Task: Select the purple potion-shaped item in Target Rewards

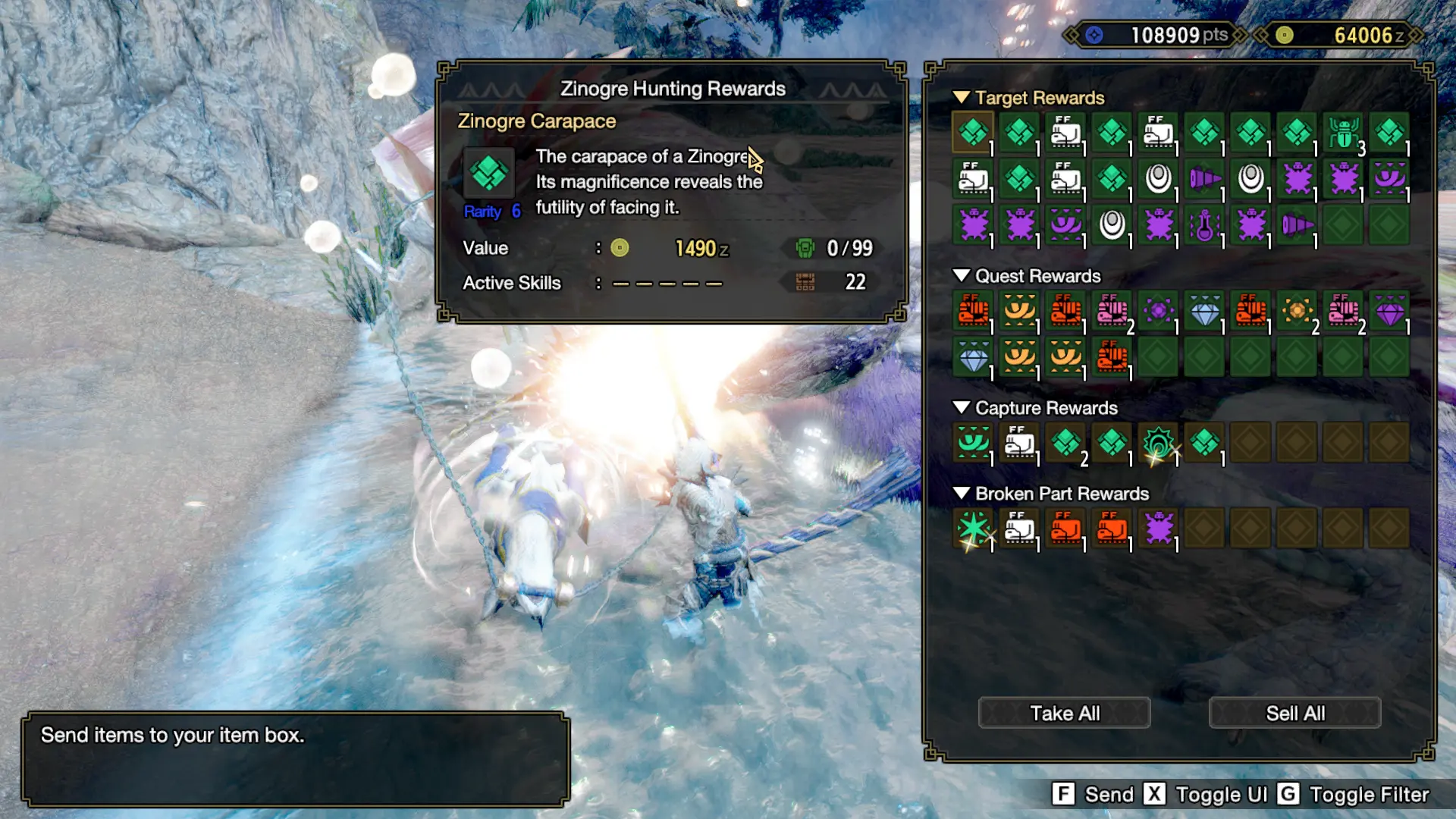Action: [x=1203, y=226]
